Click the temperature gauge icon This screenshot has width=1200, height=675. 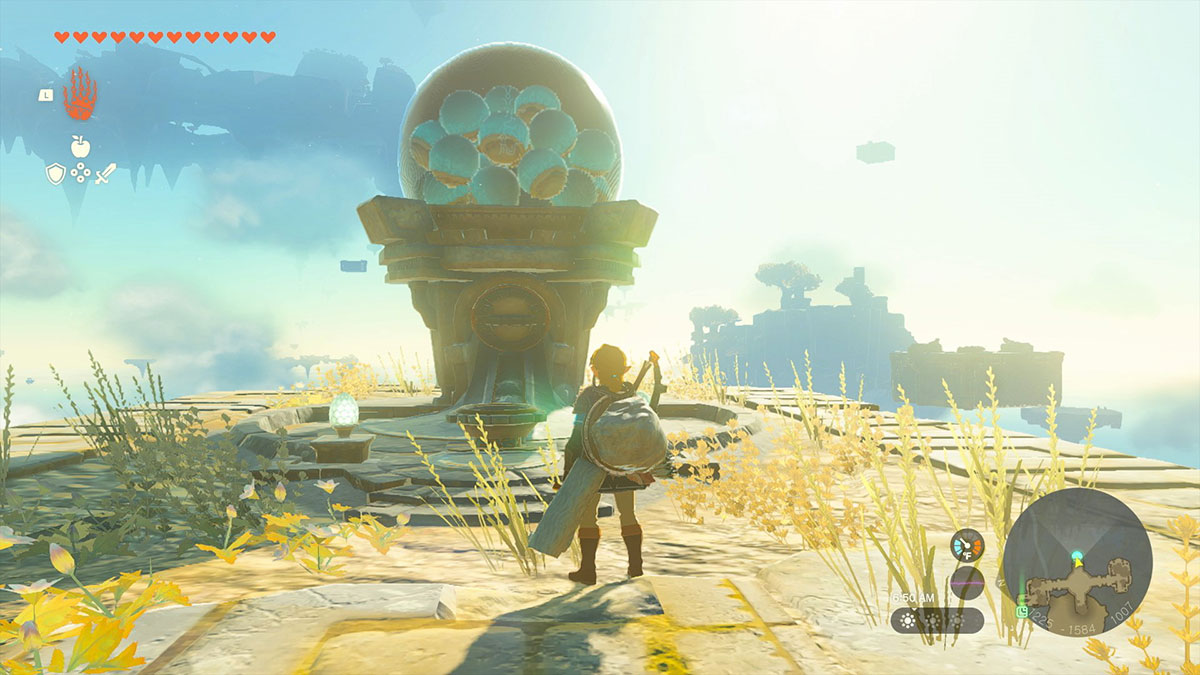tap(967, 545)
